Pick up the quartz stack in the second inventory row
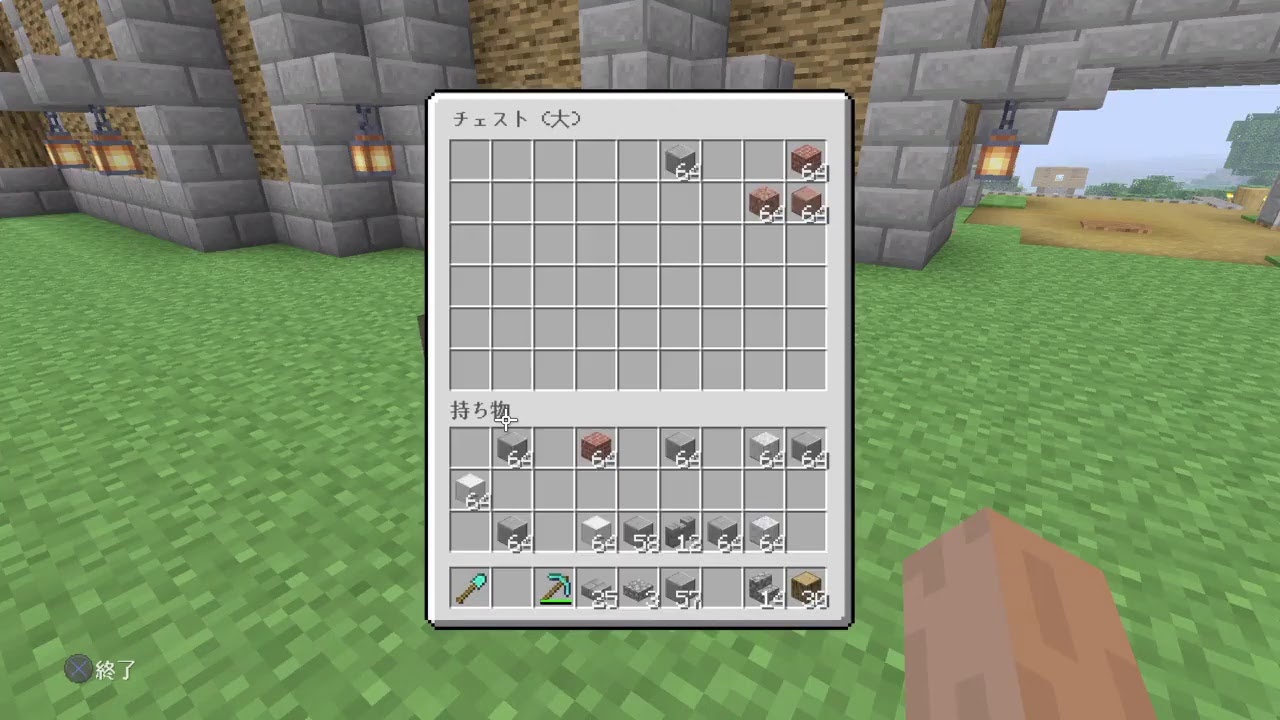 click(x=470, y=490)
